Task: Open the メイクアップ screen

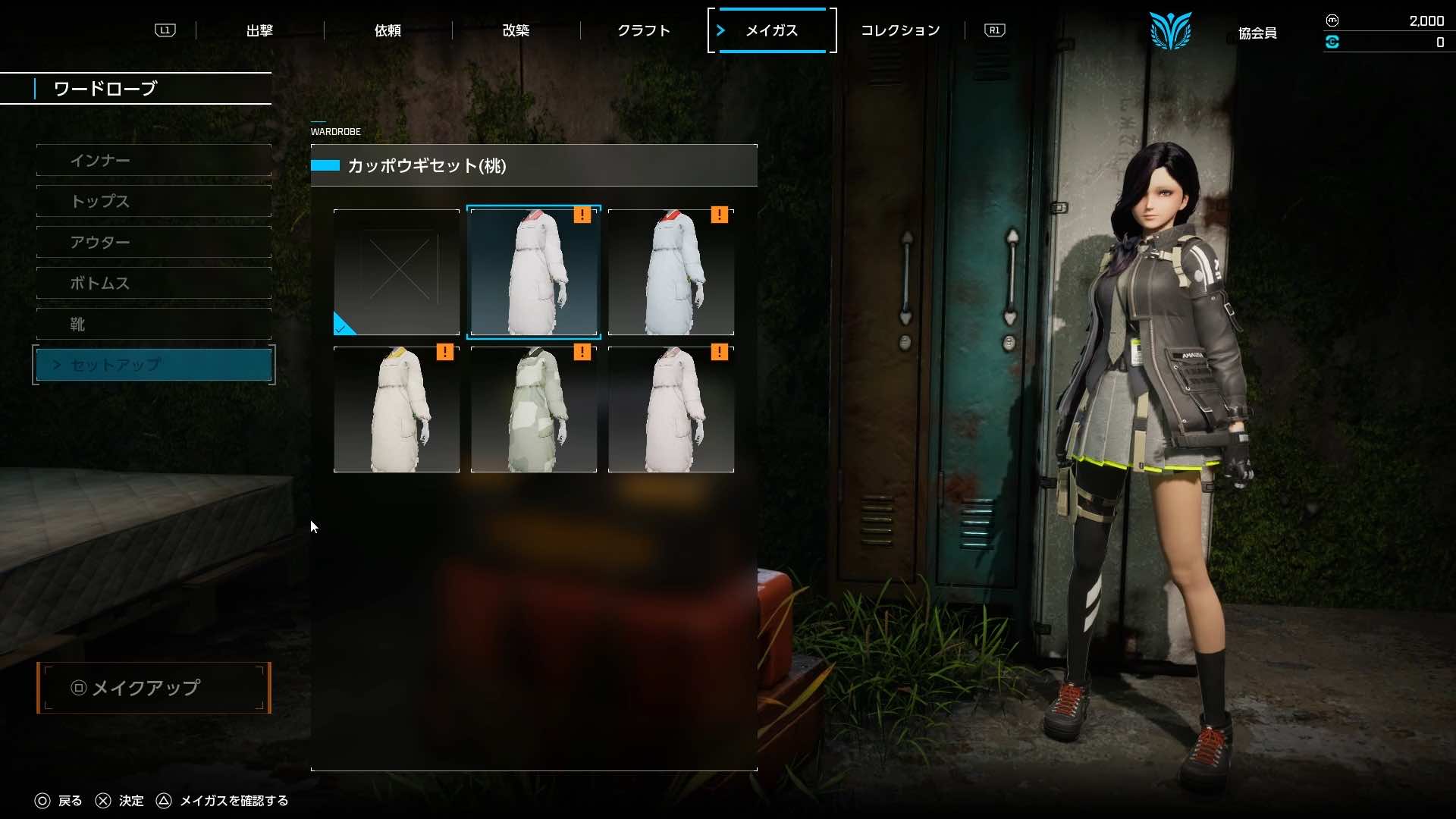Action: (x=153, y=688)
